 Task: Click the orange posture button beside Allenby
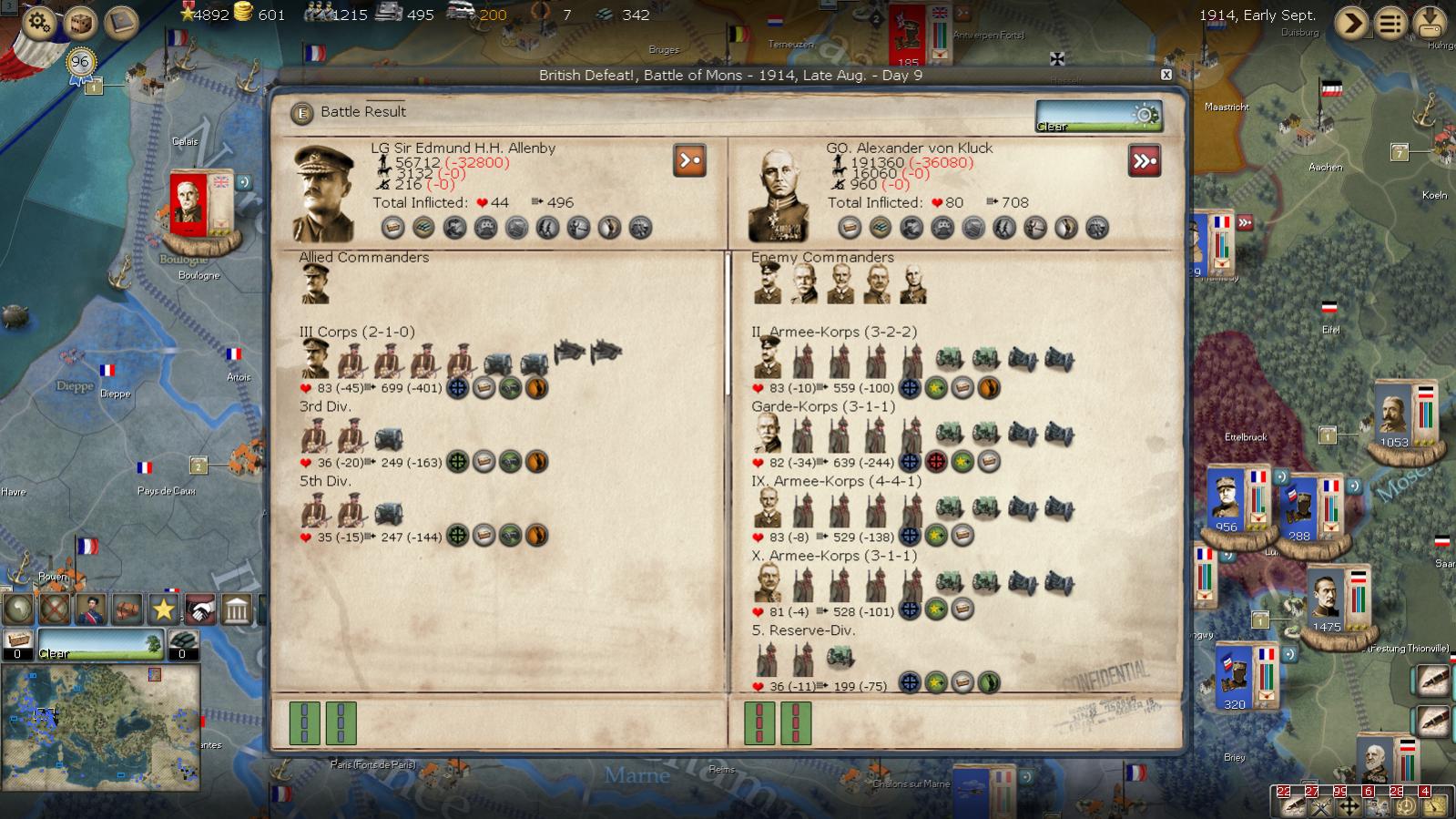(689, 161)
